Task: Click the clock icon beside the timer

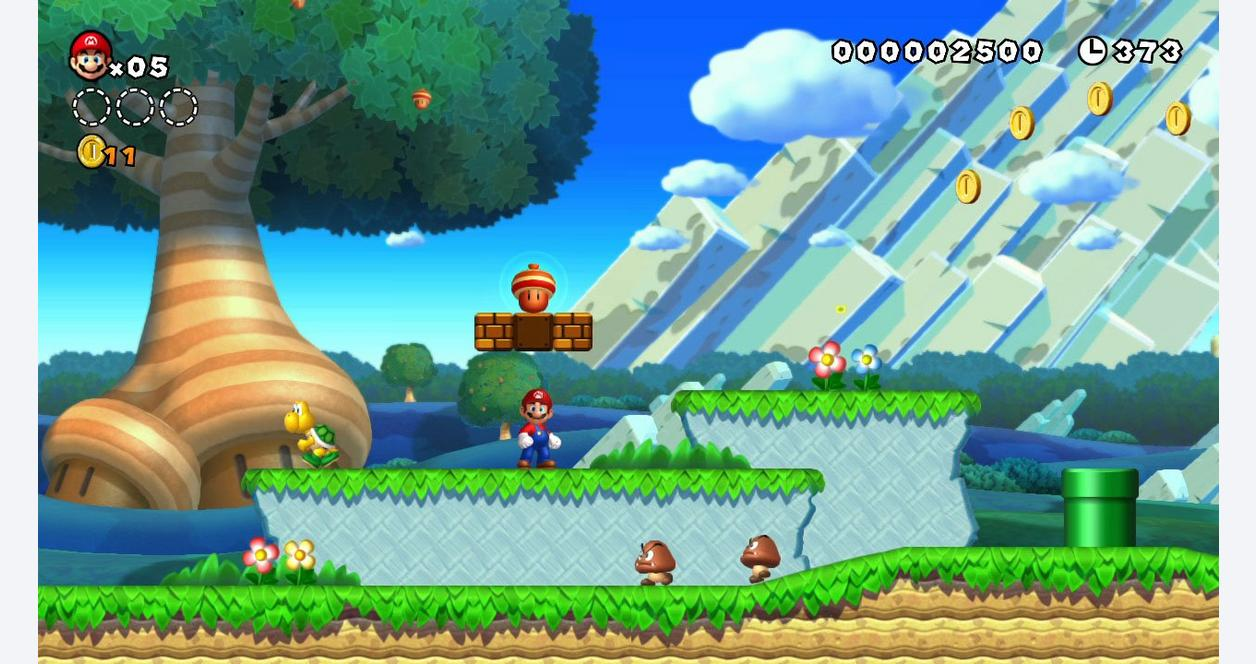Action: pyautogui.click(x=1092, y=50)
